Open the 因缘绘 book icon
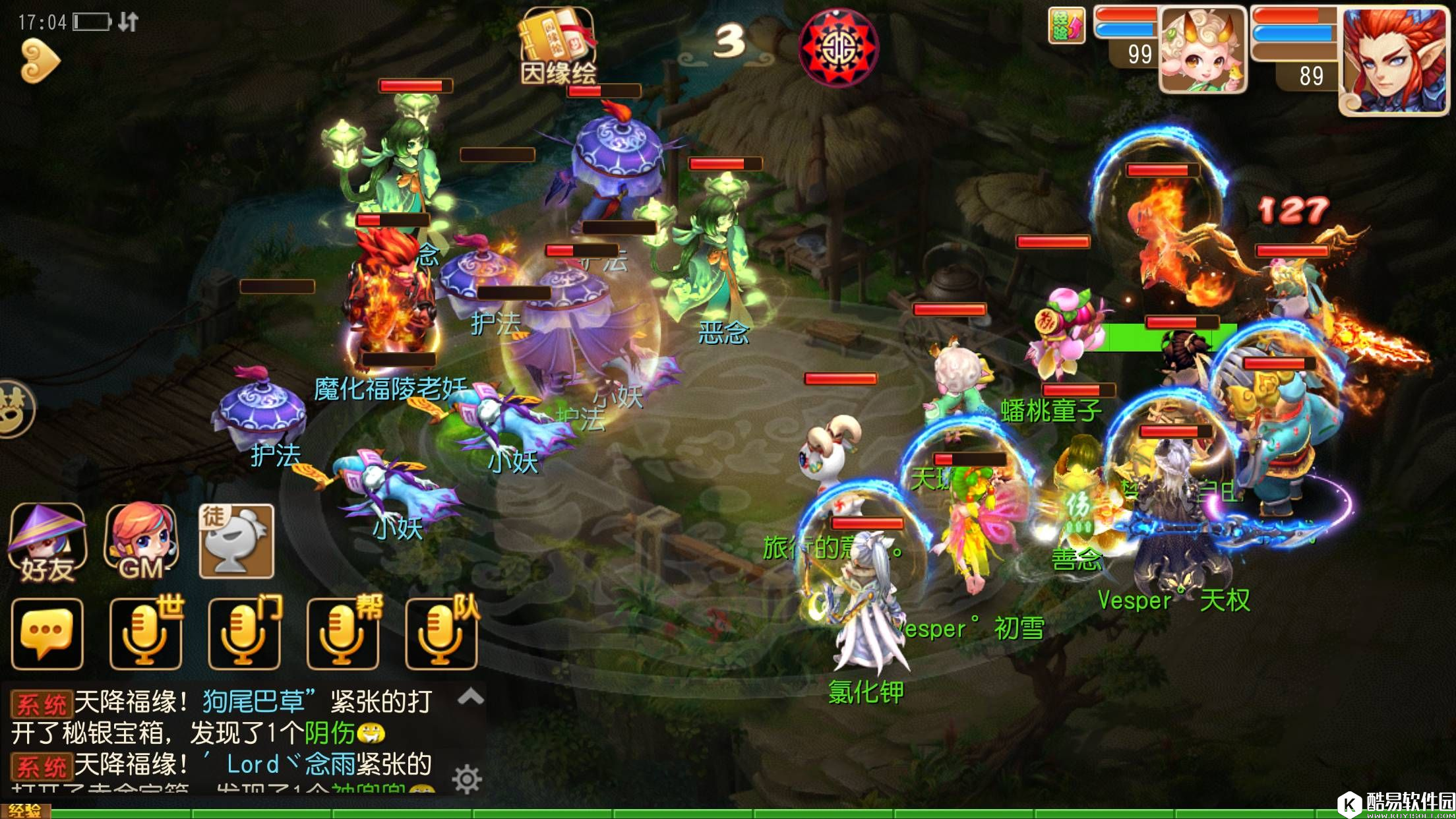 click(x=558, y=46)
